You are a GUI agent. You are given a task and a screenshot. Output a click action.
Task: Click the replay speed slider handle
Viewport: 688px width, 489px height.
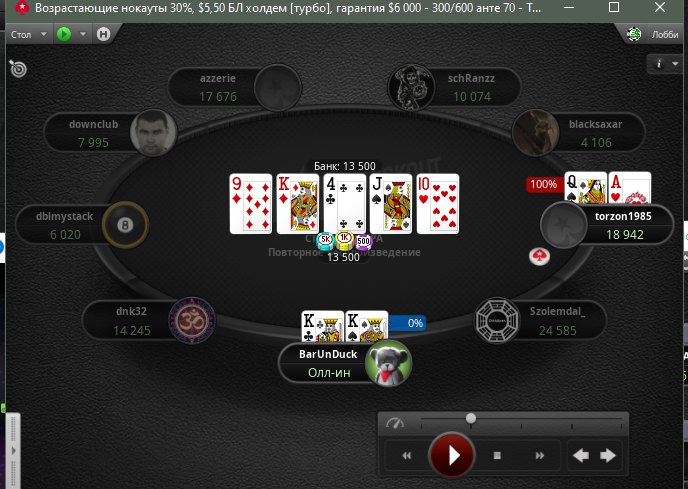click(471, 418)
